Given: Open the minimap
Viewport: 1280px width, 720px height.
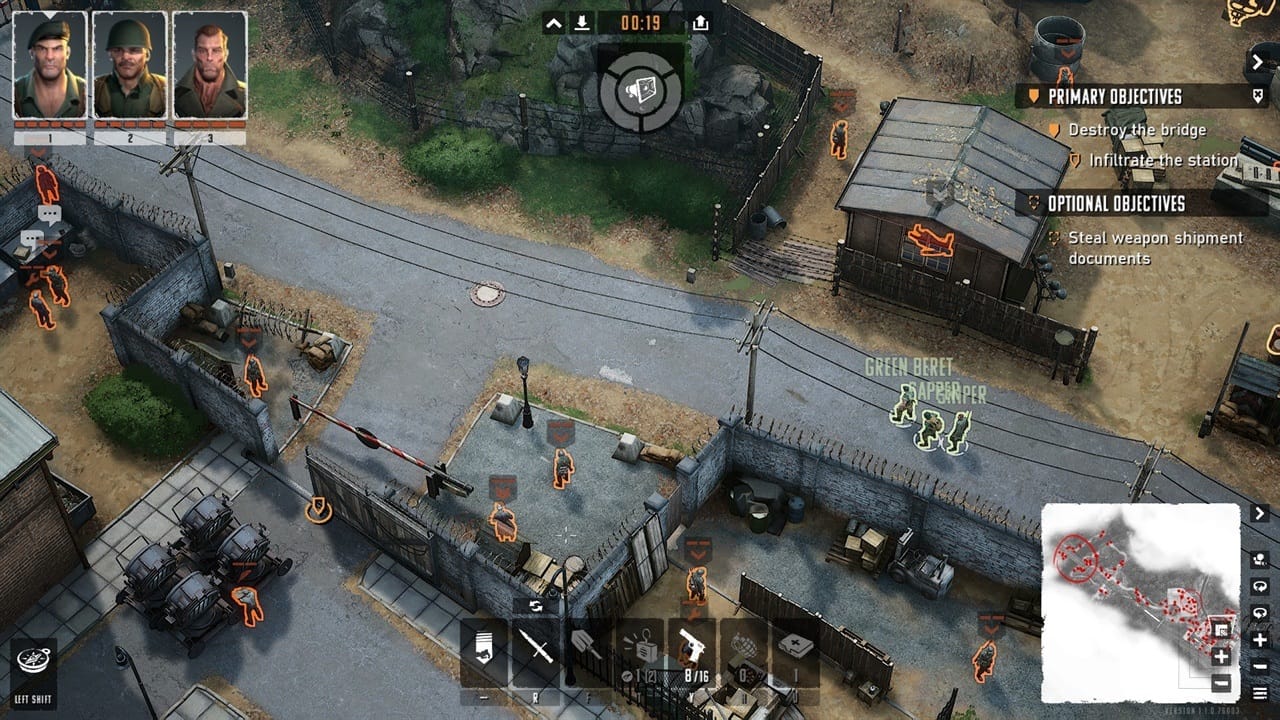Looking at the screenshot, I should coord(1140,602).
